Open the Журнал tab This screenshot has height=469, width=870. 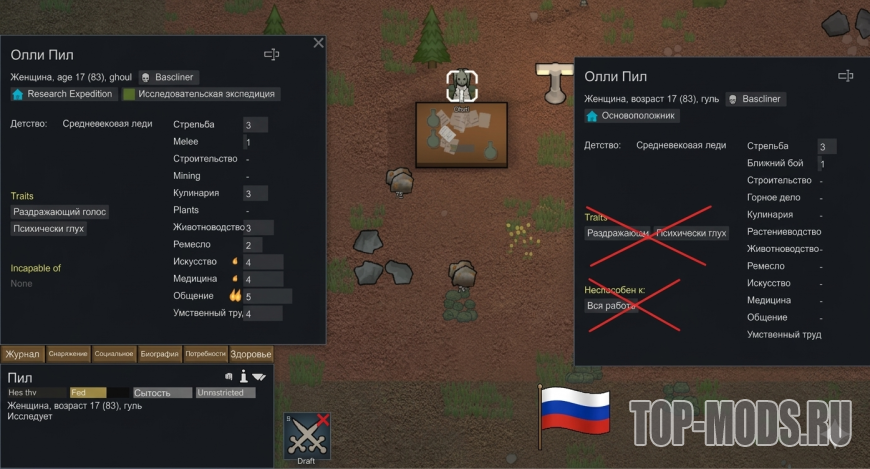tap(22, 353)
